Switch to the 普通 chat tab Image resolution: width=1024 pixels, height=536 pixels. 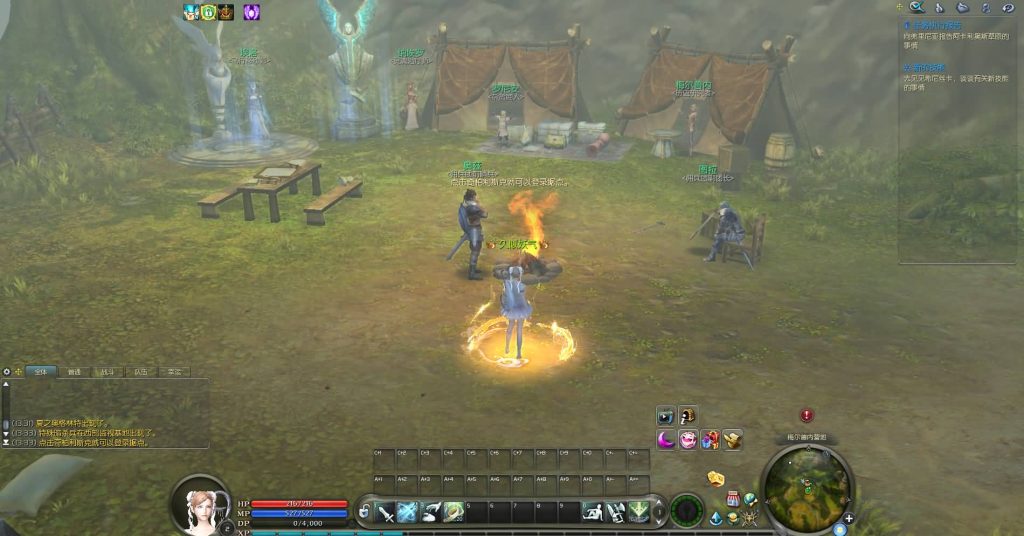pyautogui.click(x=74, y=372)
